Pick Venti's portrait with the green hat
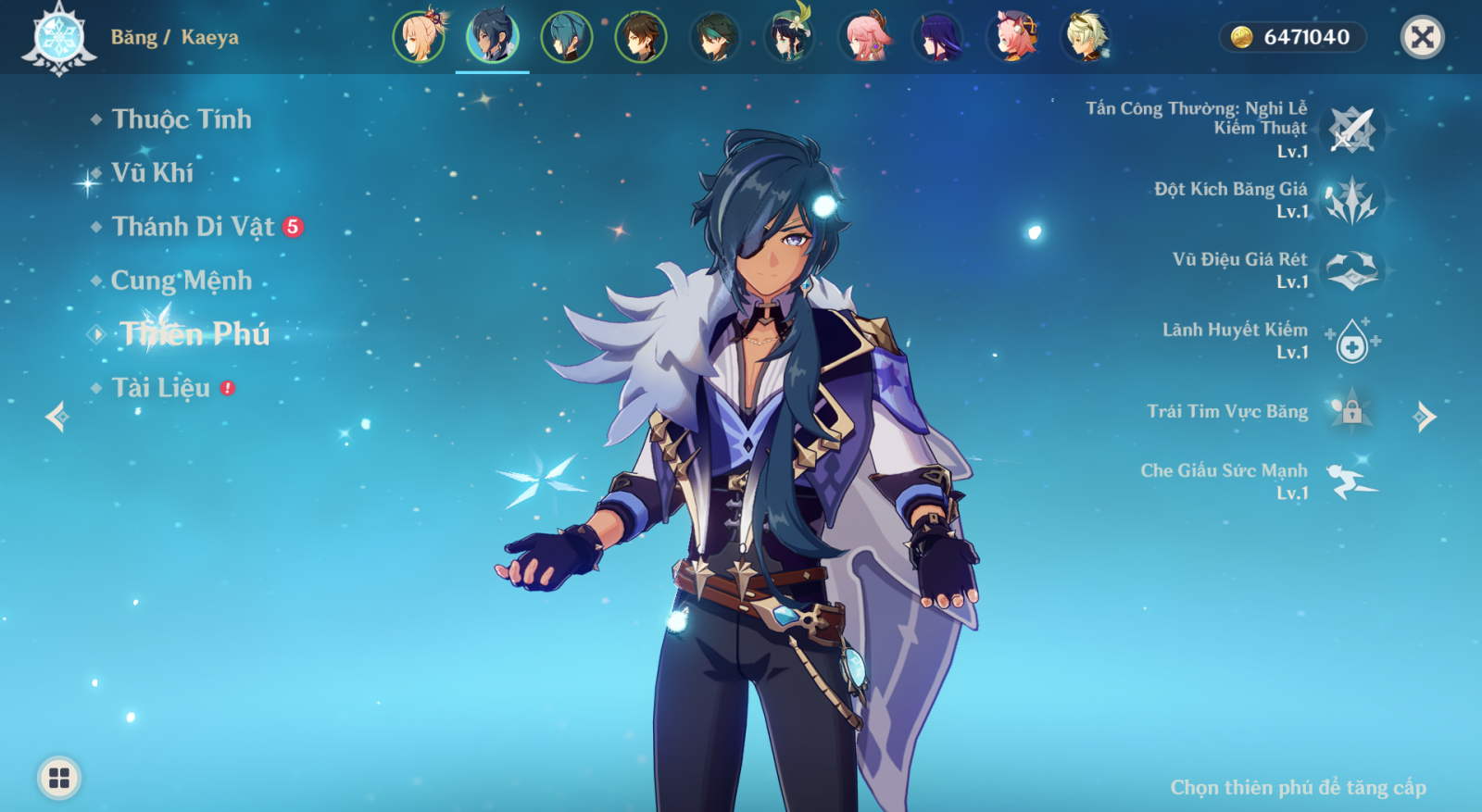 [788, 37]
